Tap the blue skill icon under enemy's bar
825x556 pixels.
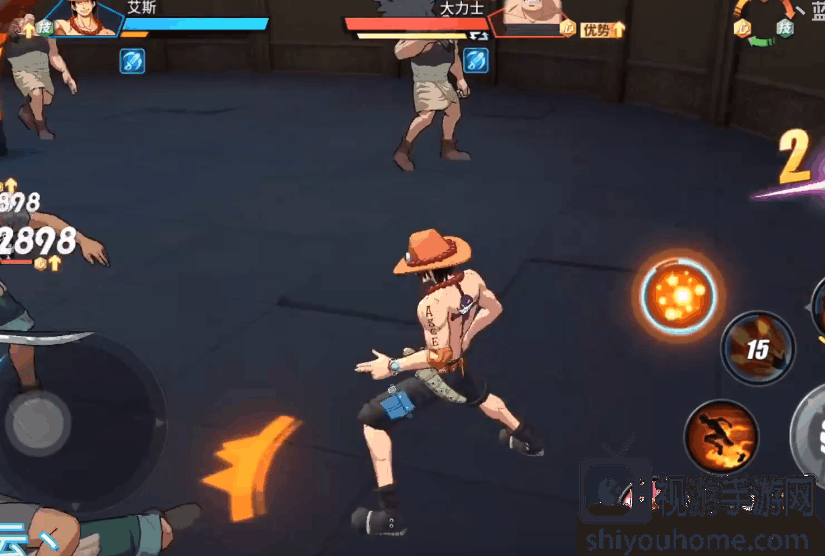477,60
